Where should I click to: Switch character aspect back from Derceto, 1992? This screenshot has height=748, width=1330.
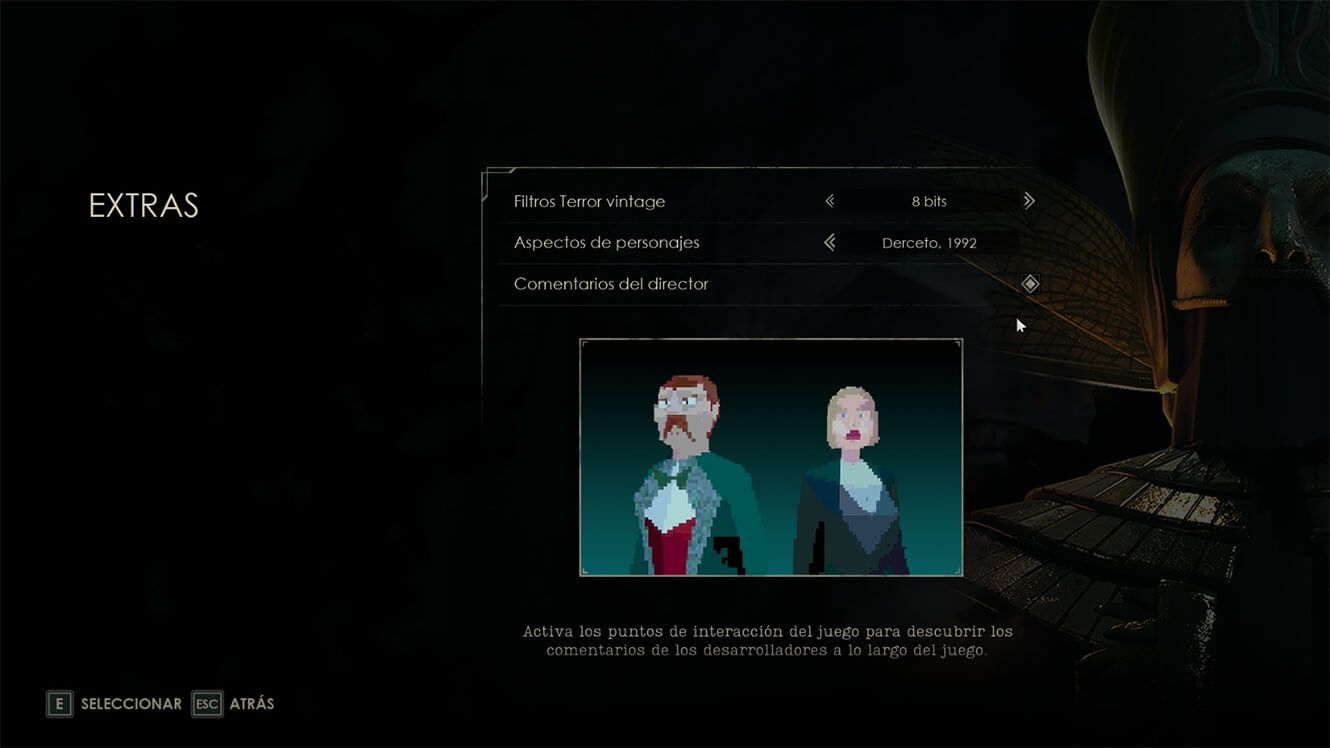click(x=830, y=242)
